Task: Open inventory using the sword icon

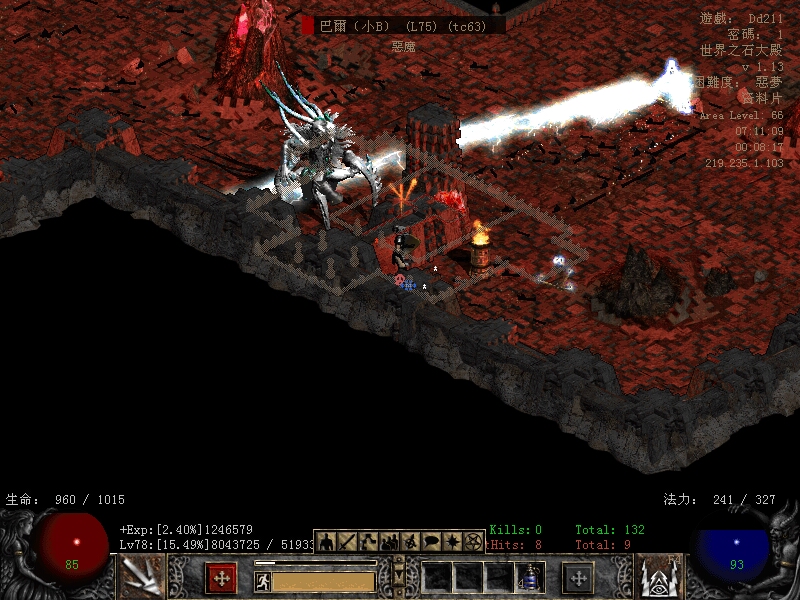Action: point(347,541)
